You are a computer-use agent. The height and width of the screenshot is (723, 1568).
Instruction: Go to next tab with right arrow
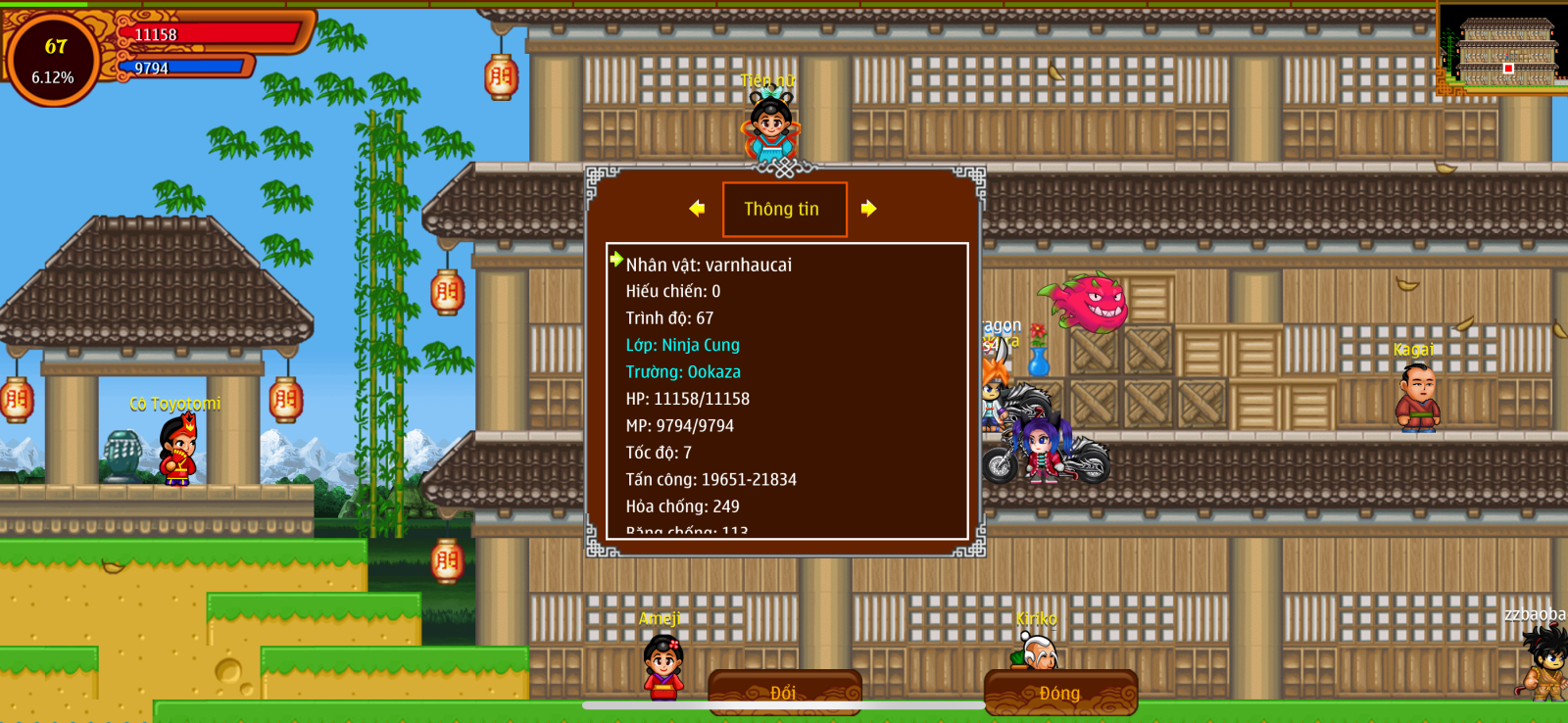[x=868, y=209]
